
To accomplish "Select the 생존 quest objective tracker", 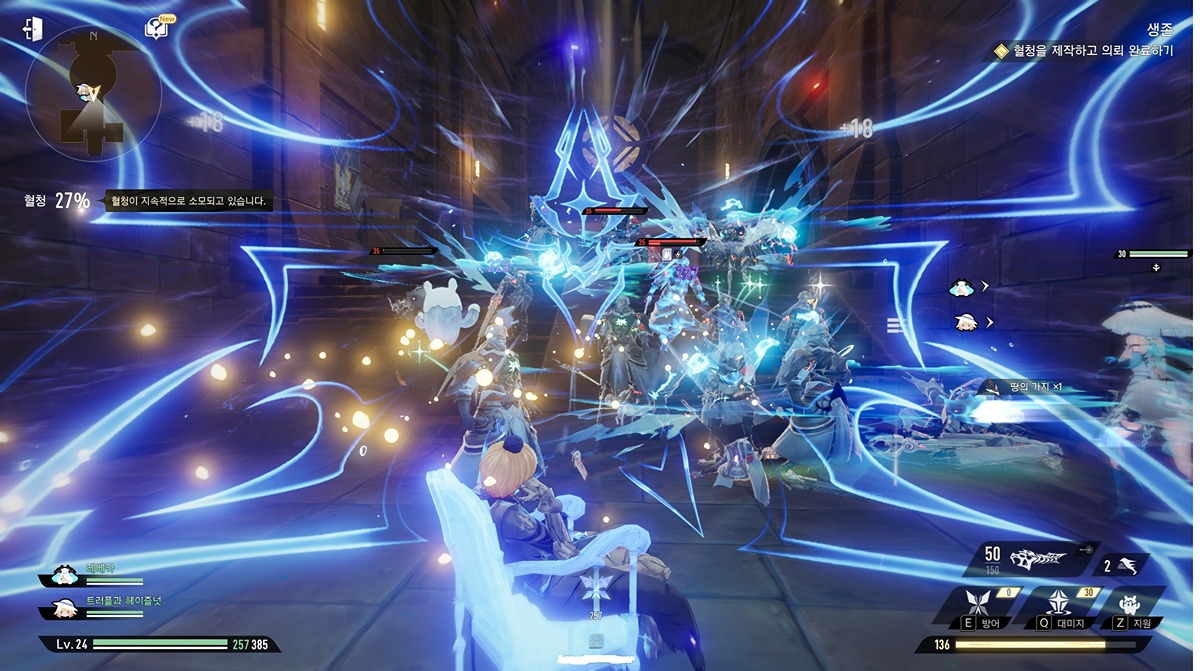I will click(1083, 50).
